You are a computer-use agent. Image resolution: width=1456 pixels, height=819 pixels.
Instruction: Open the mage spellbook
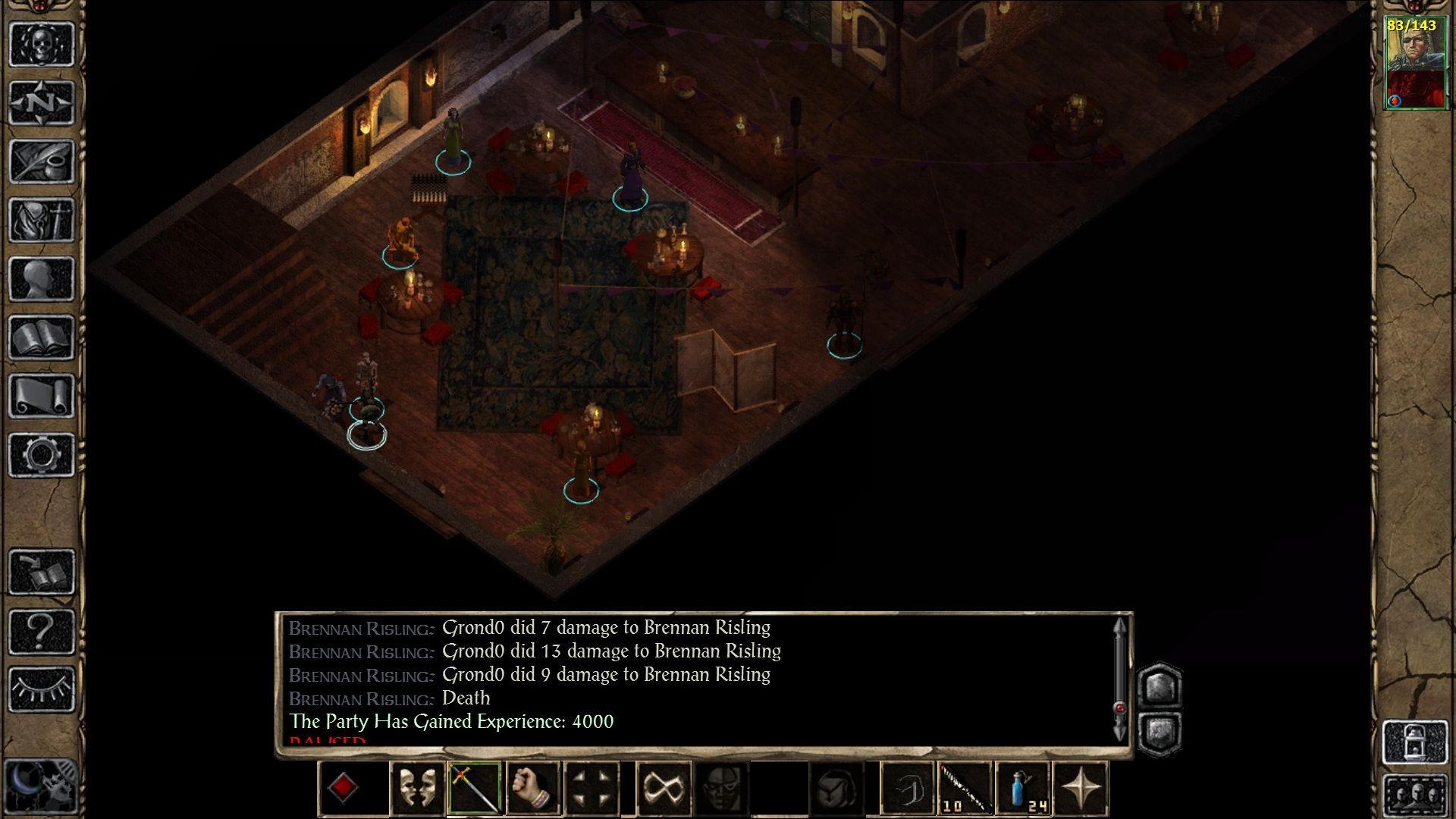coord(42,337)
